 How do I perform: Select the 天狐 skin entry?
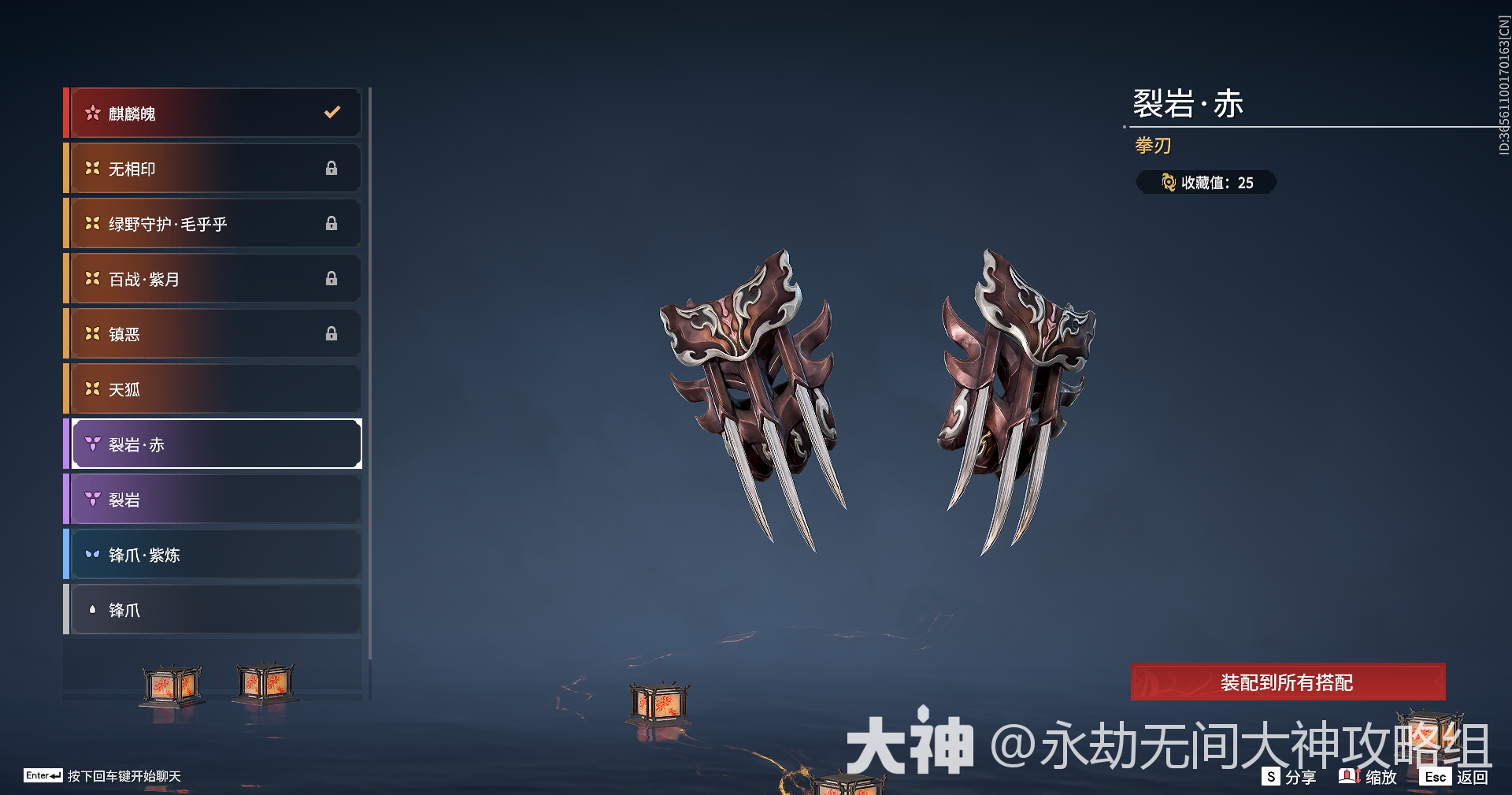pyautogui.click(x=213, y=388)
